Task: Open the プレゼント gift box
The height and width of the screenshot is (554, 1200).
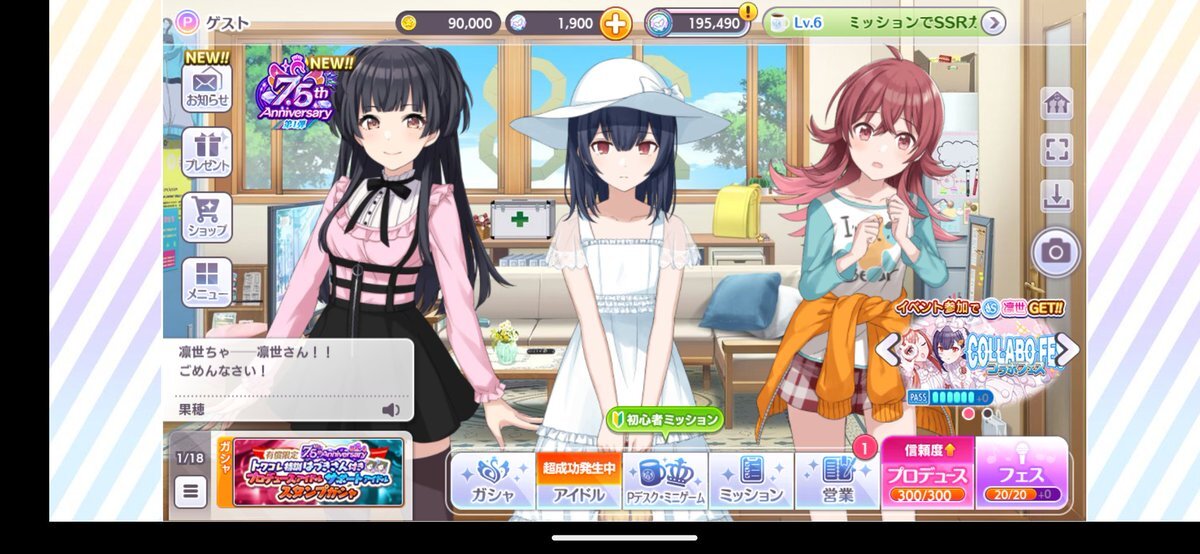Action: (206, 151)
